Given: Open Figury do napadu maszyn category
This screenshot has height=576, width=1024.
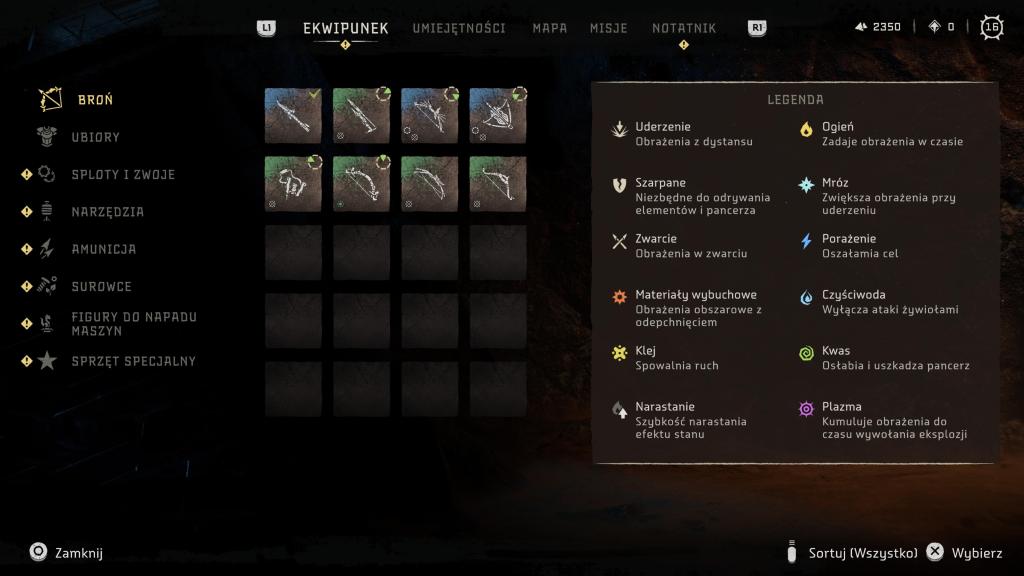Looking at the screenshot, I should [x=134, y=324].
